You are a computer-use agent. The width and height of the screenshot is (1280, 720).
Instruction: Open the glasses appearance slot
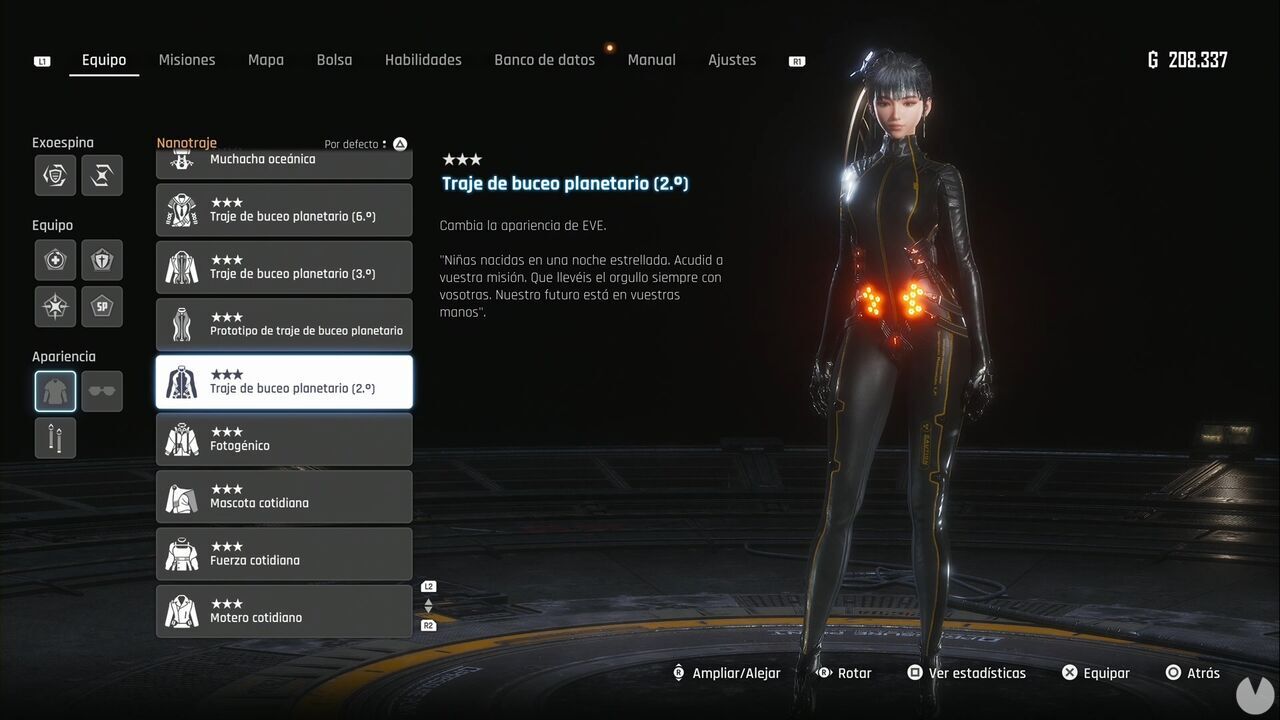click(x=102, y=390)
